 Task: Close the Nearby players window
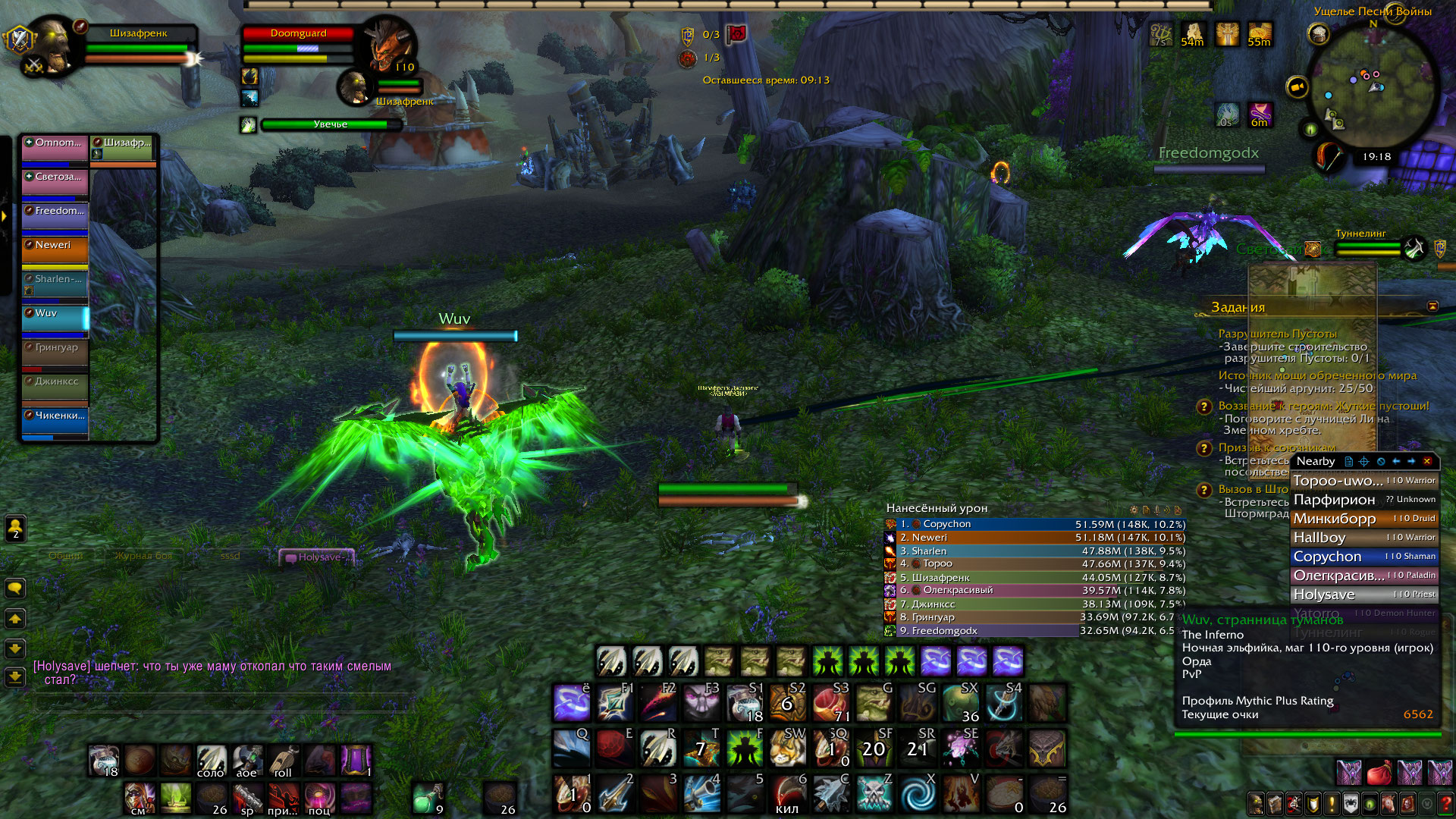click(x=1427, y=461)
